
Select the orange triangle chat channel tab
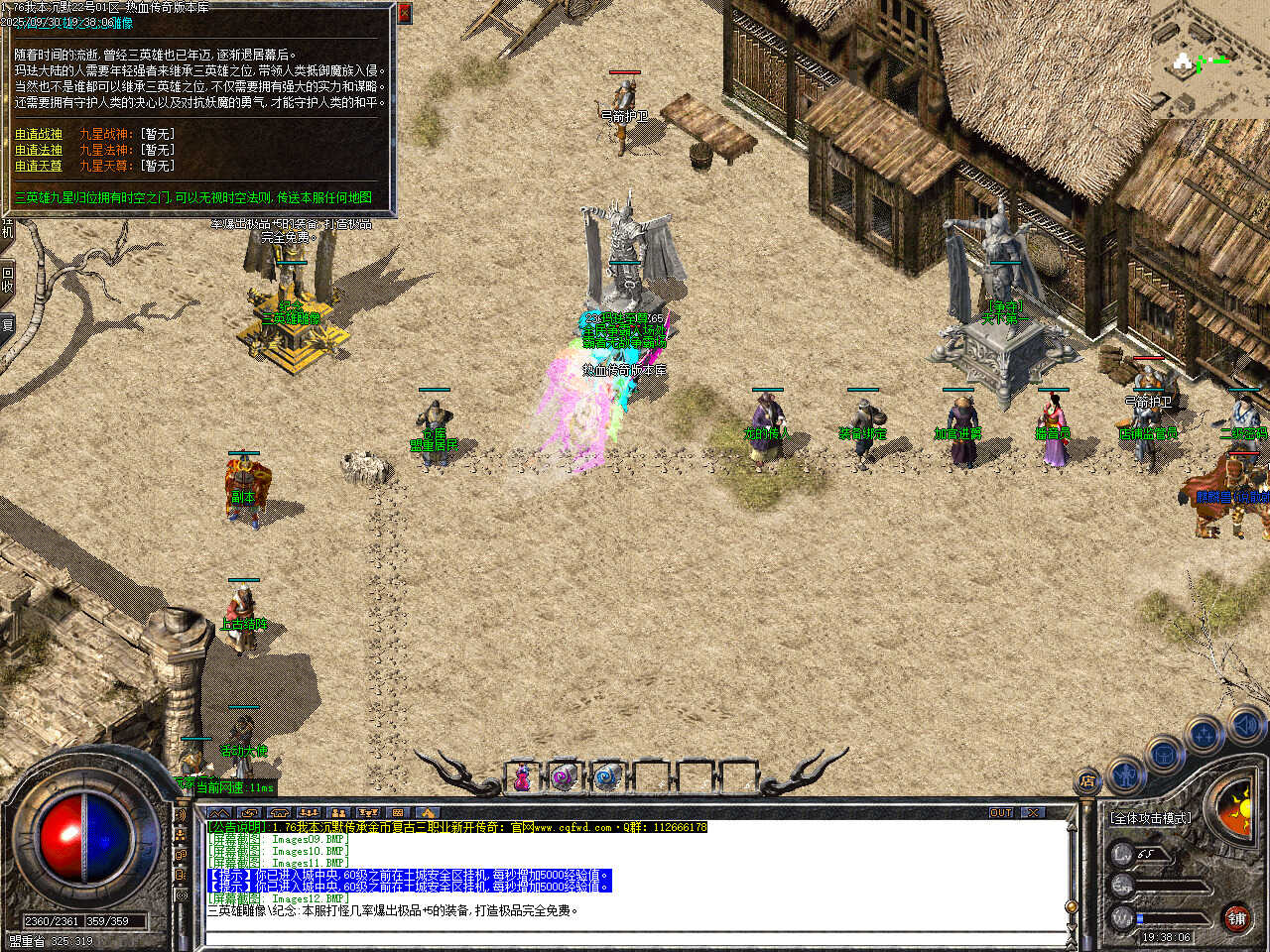click(427, 813)
